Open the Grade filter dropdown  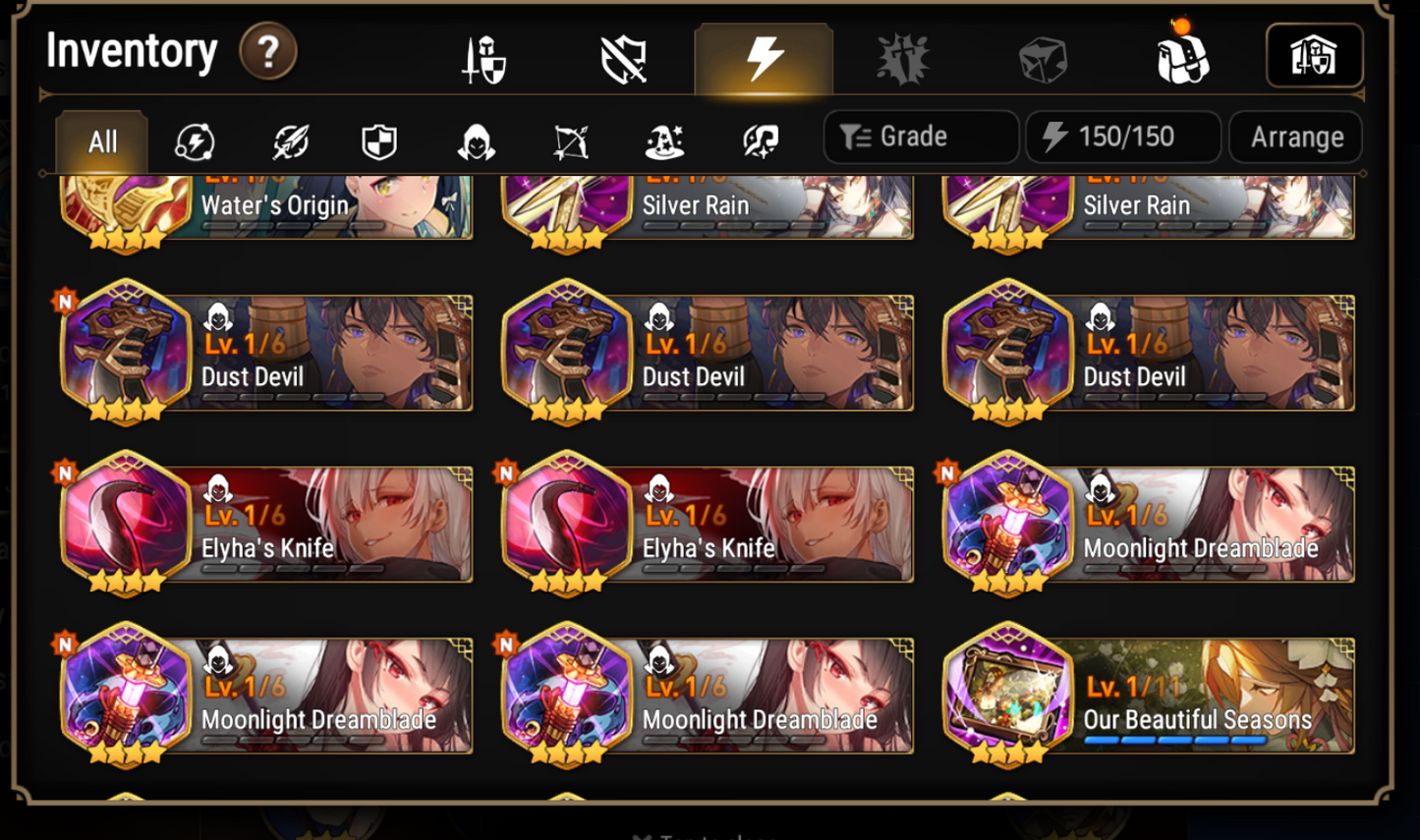point(920,137)
